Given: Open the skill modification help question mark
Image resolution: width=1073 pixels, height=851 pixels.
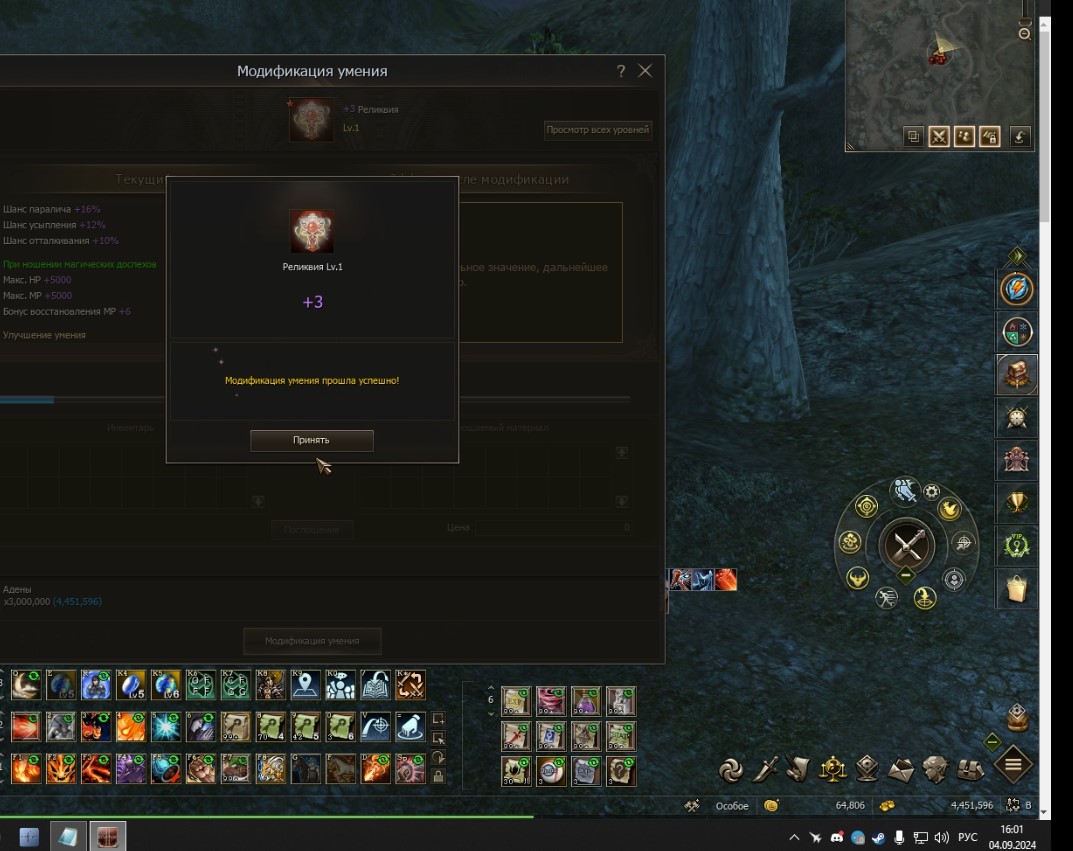Looking at the screenshot, I should [620, 71].
